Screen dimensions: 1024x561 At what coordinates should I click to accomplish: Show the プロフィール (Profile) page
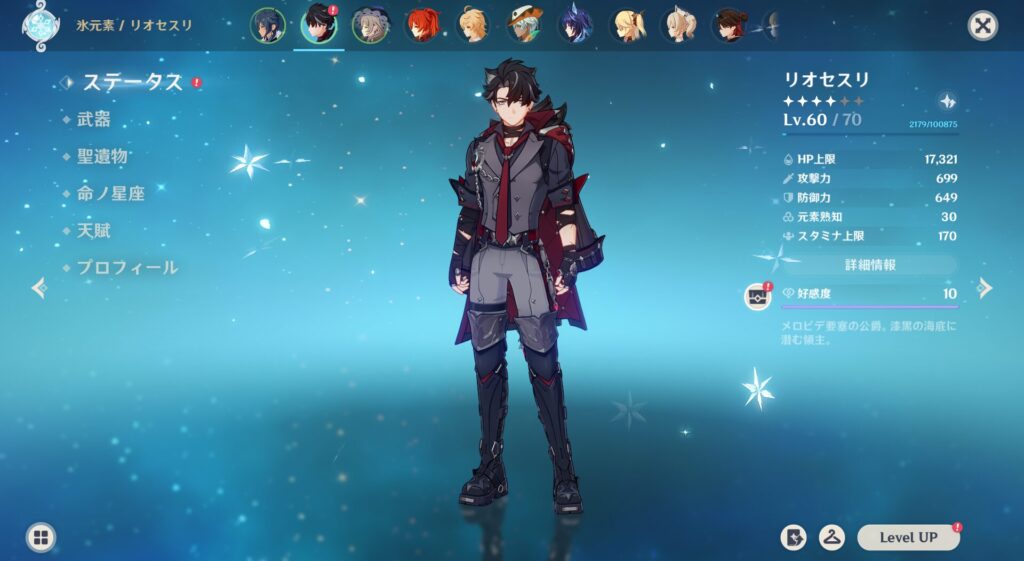[x=127, y=267]
